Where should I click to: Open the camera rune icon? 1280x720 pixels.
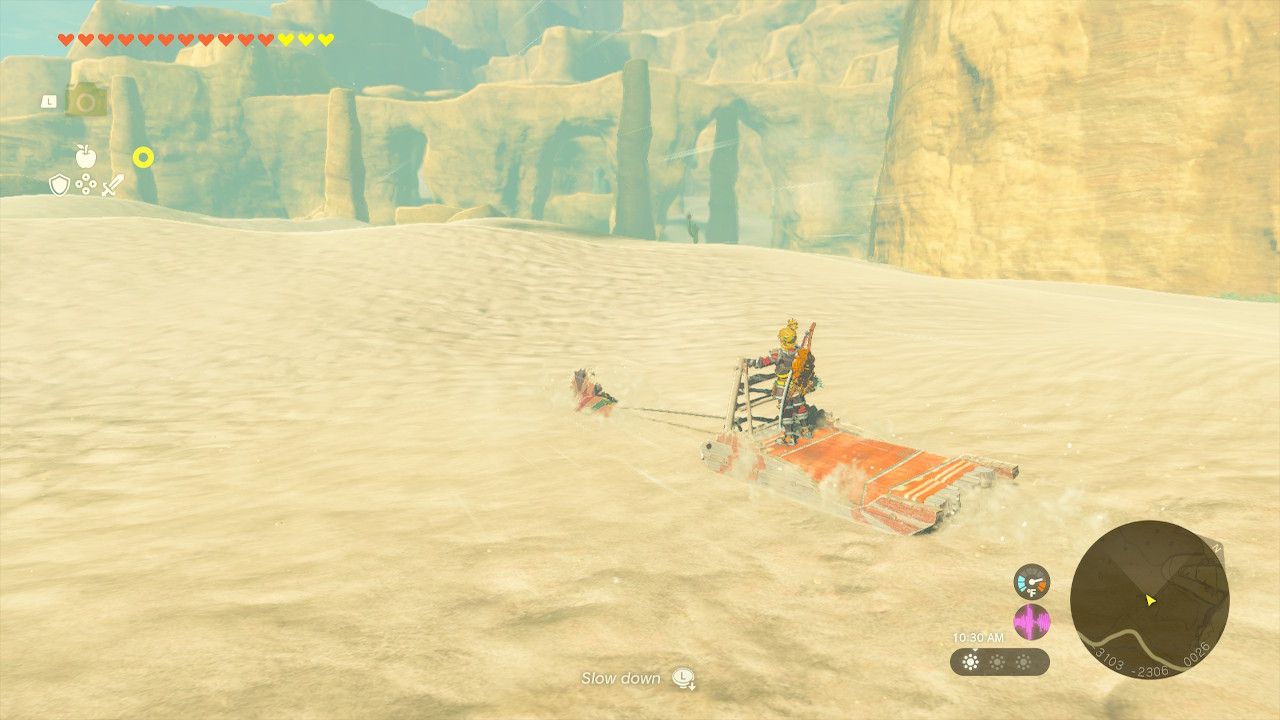pyautogui.click(x=87, y=99)
